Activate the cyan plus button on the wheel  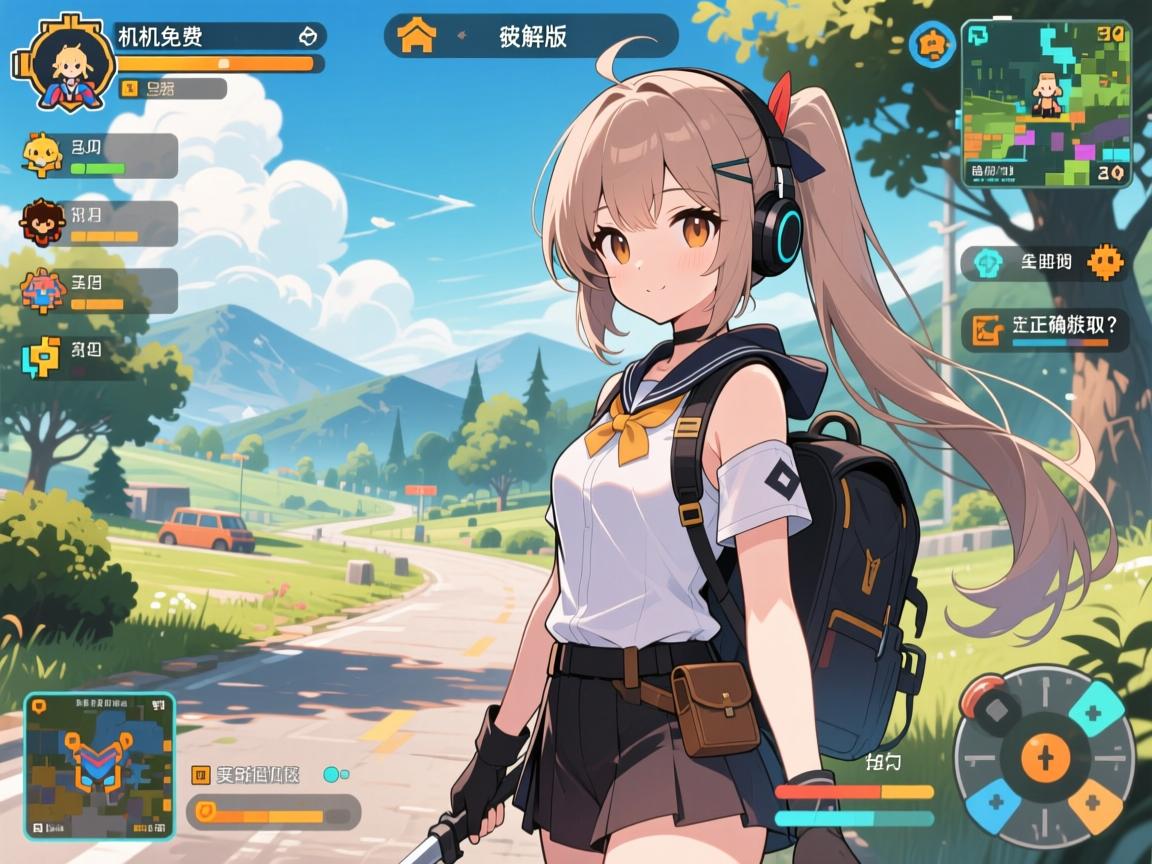[1093, 713]
